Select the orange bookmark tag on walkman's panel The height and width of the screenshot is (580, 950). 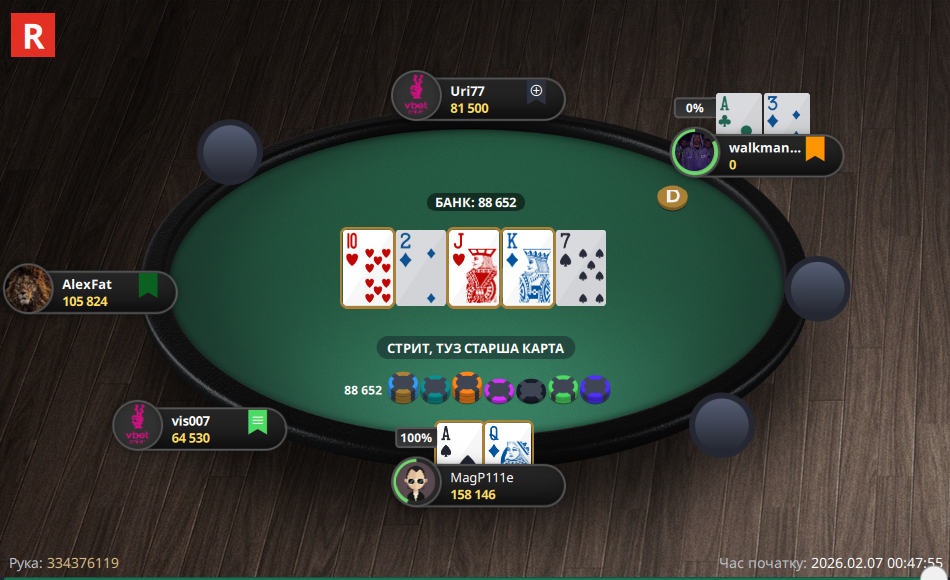coord(815,149)
